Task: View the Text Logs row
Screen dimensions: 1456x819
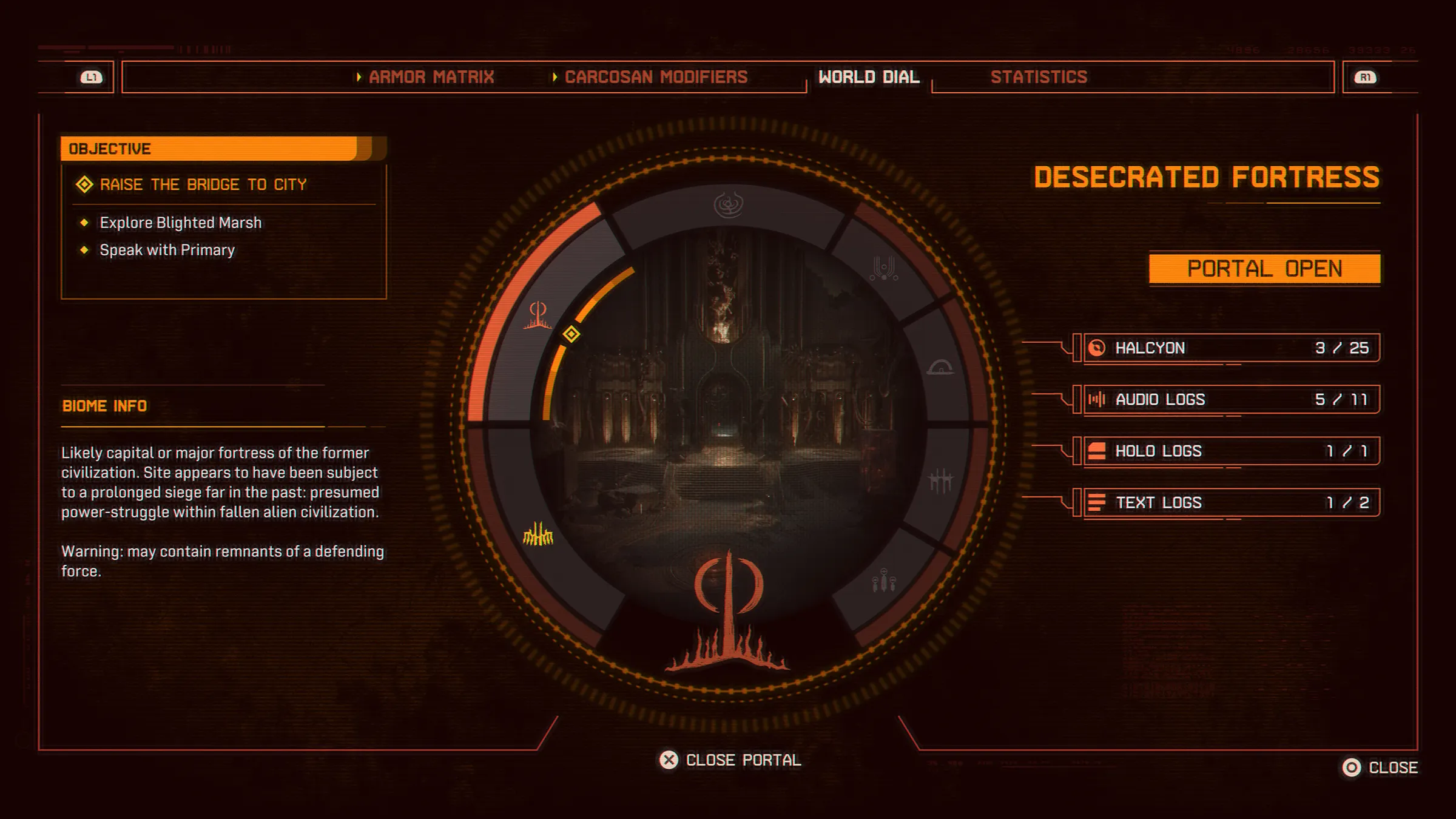Action: (x=1232, y=502)
